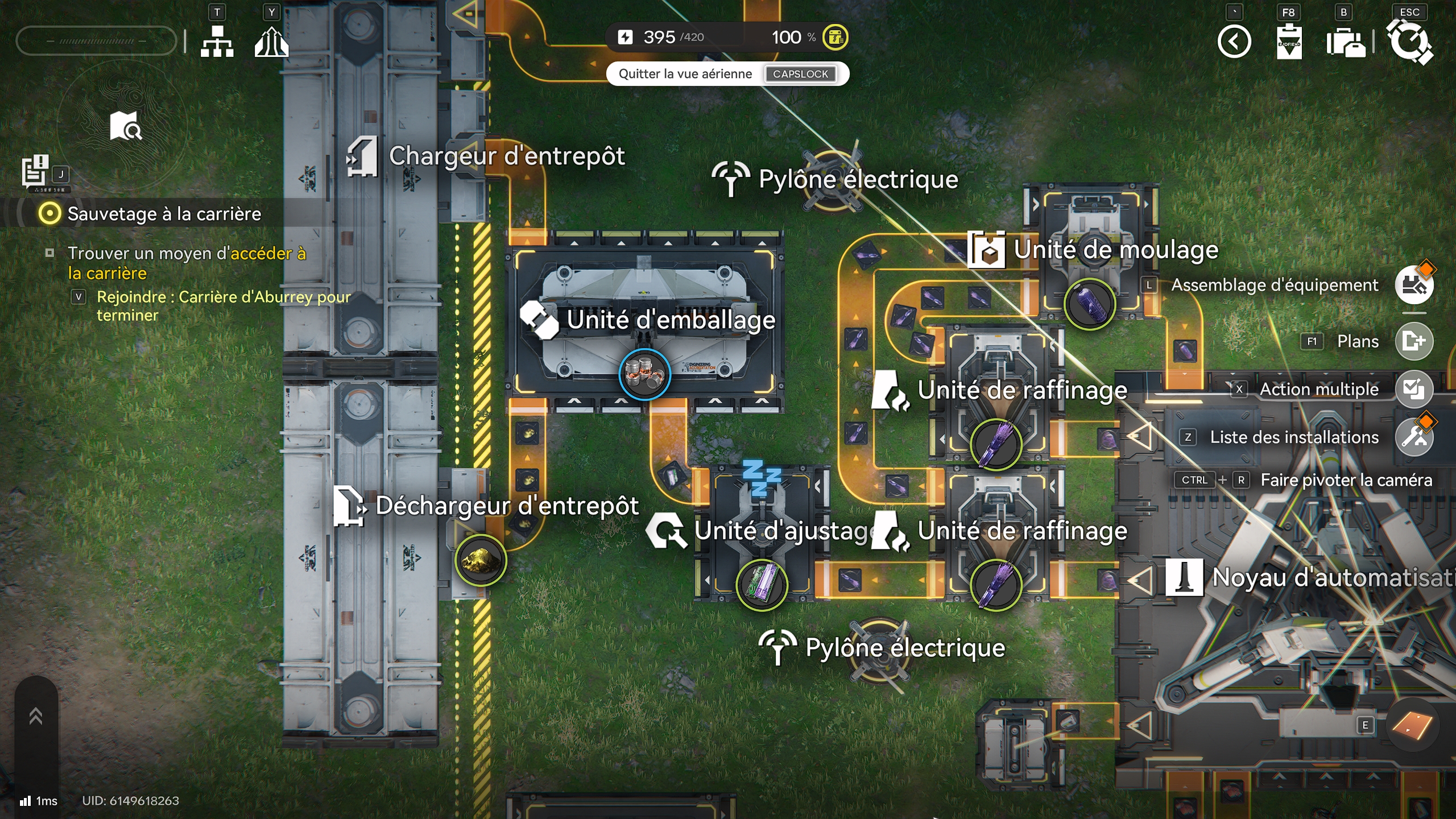Open the Endfield clipboard report (F8 icon)
Viewport: 1456px width, 819px height.
1289,42
